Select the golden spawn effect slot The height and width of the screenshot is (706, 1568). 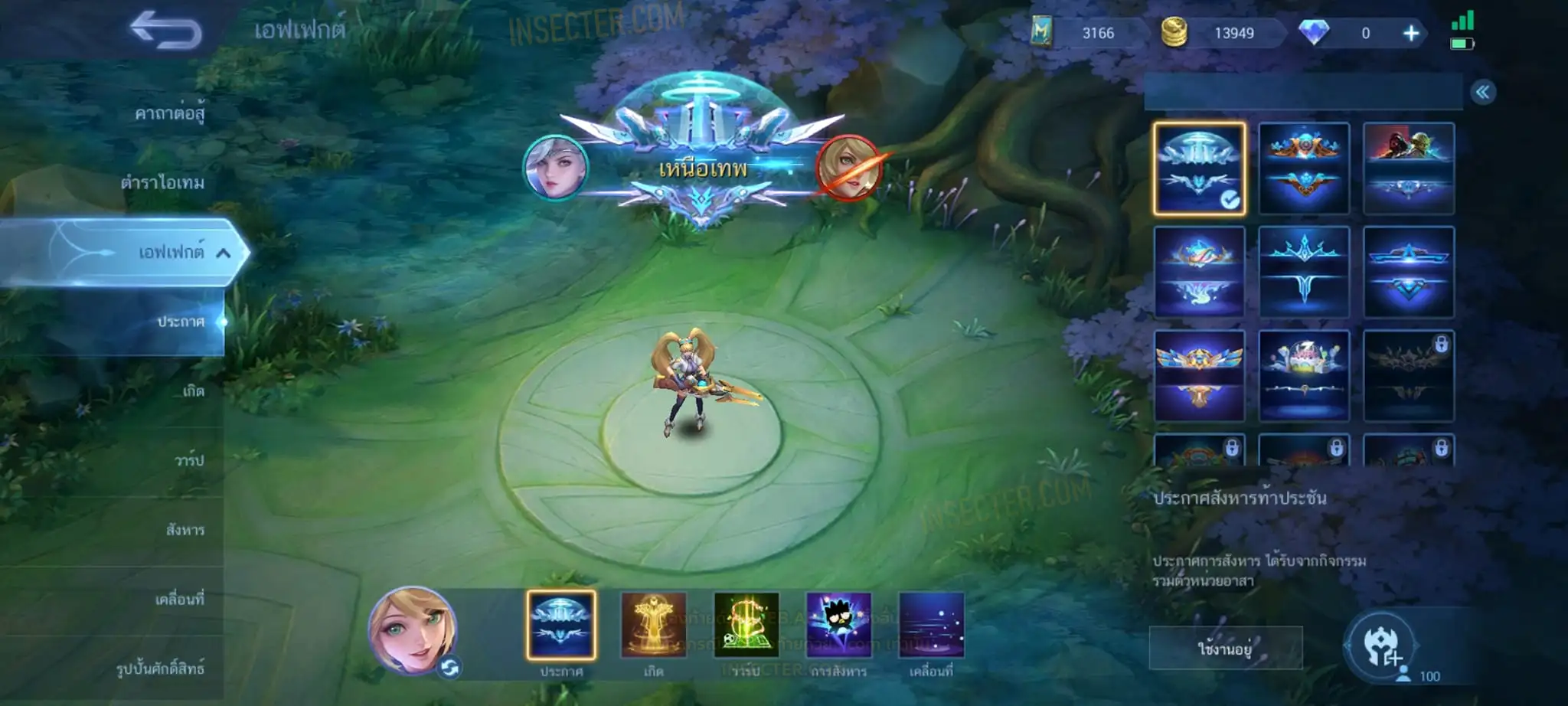[653, 625]
